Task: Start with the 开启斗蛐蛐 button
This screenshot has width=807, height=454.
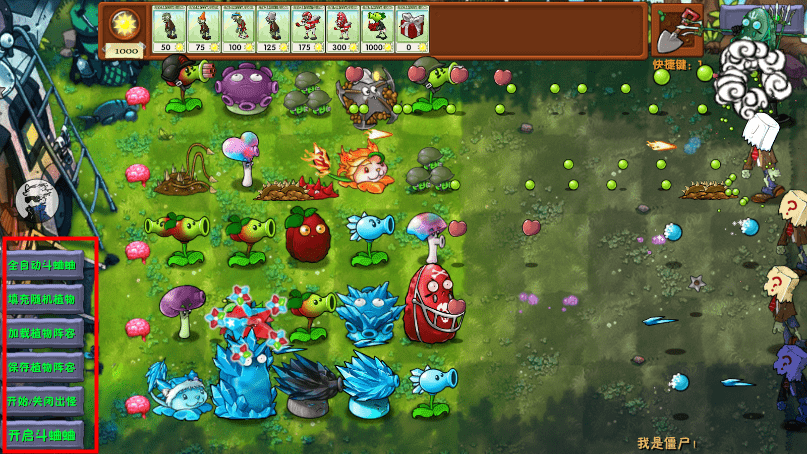Action: tap(44, 435)
